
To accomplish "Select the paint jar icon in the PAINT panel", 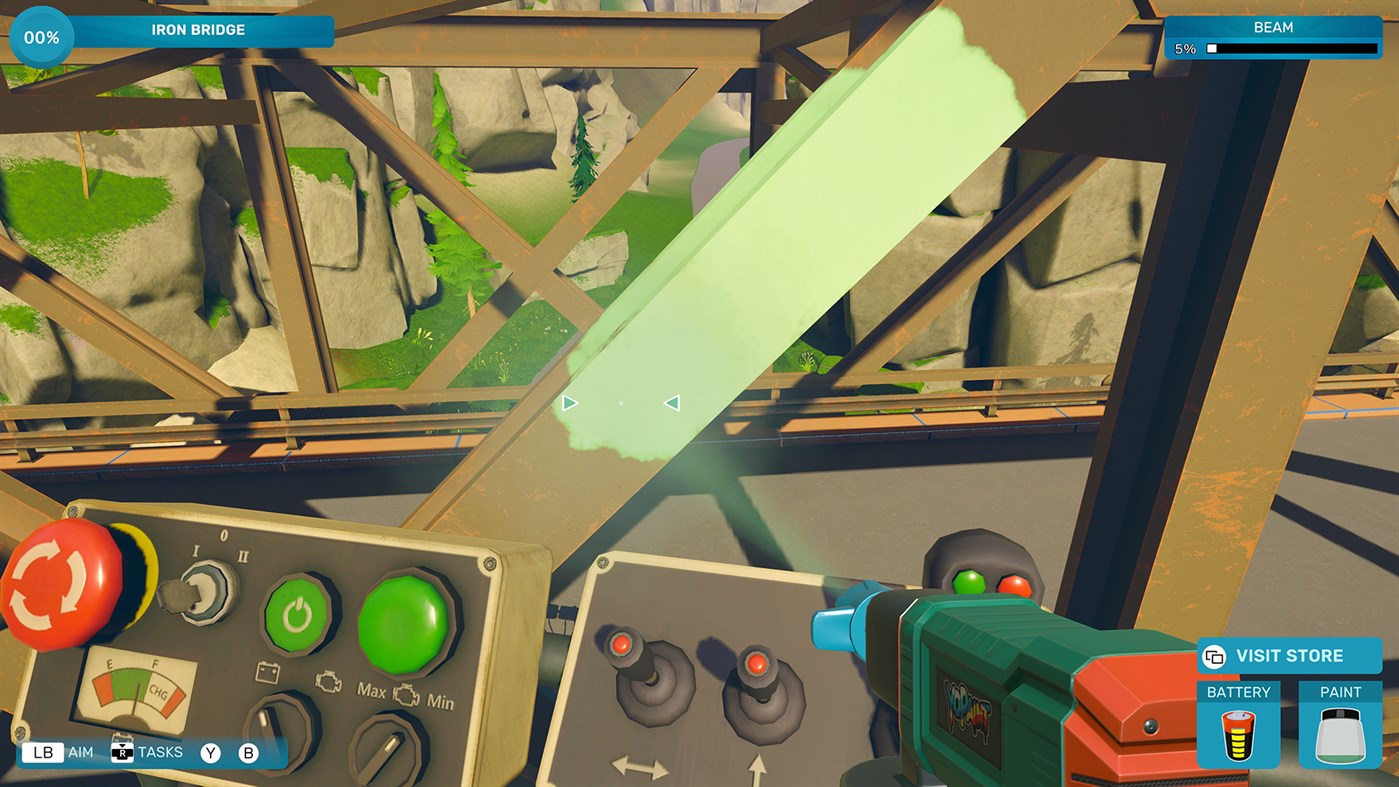I will pyautogui.click(x=1340, y=734).
